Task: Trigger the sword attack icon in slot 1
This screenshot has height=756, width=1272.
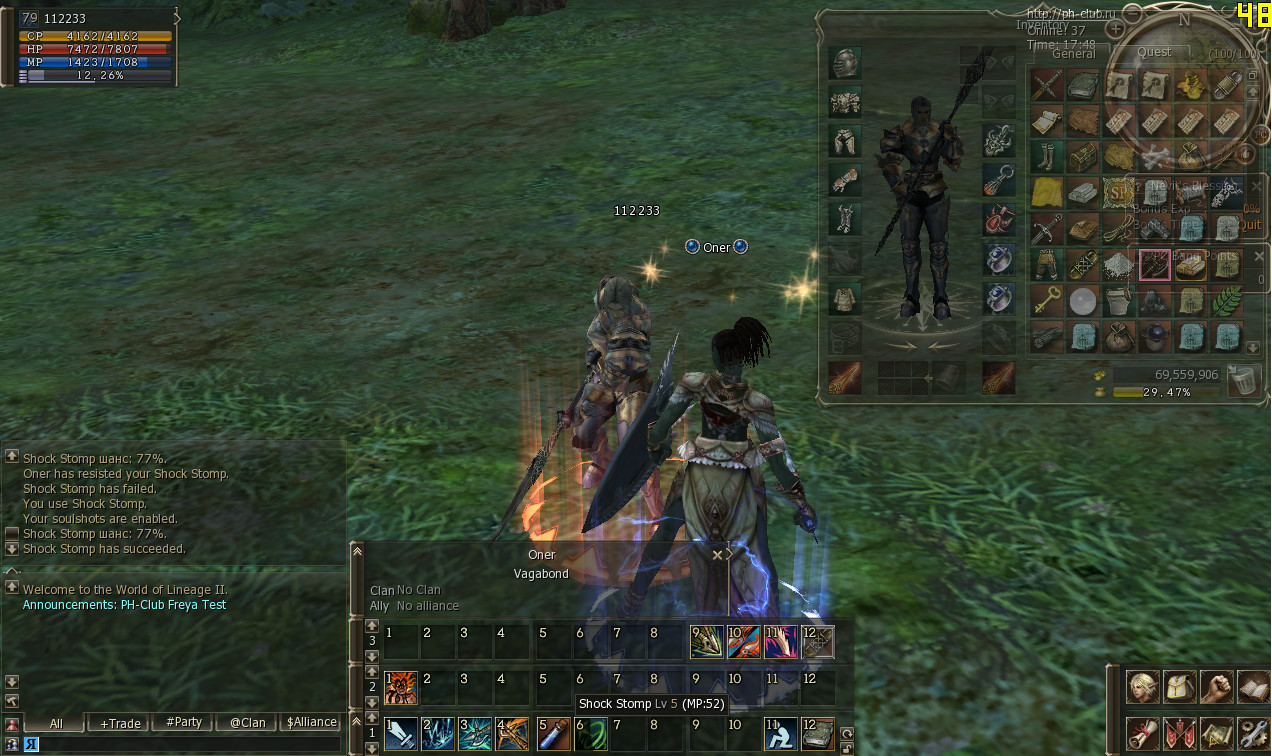Action: click(400, 734)
